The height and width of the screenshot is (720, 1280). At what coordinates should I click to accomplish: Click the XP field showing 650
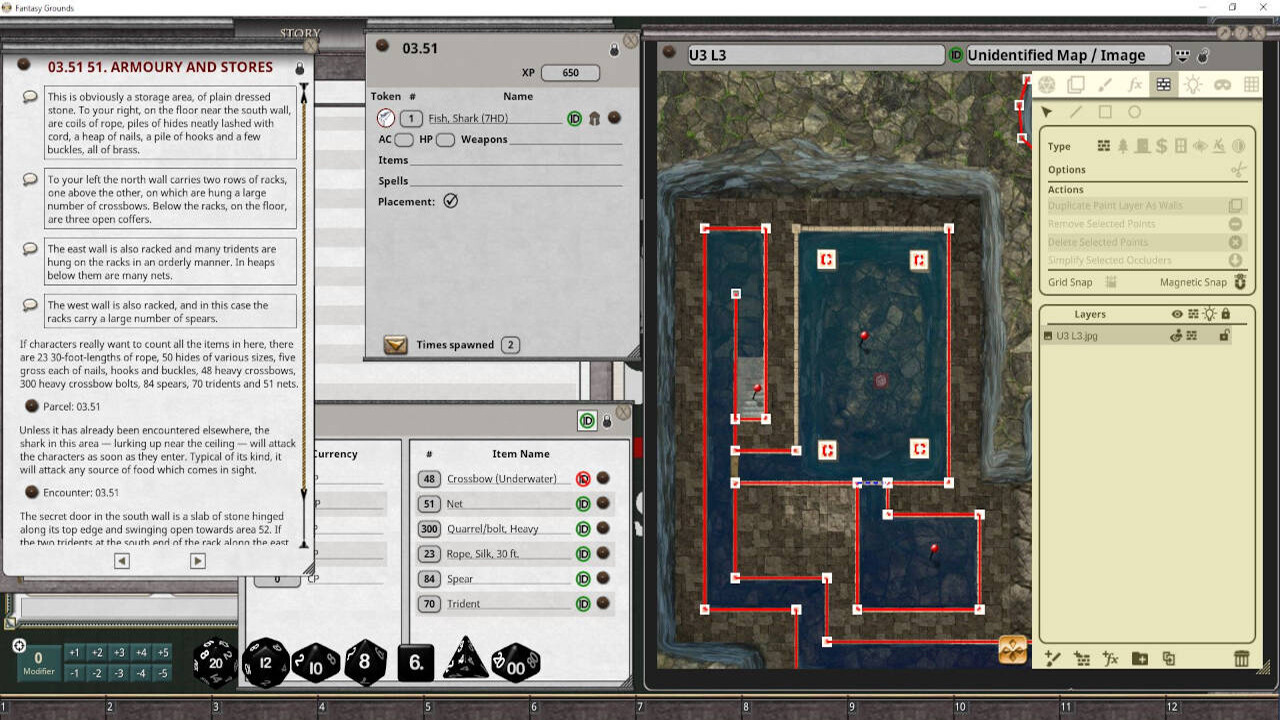click(571, 72)
